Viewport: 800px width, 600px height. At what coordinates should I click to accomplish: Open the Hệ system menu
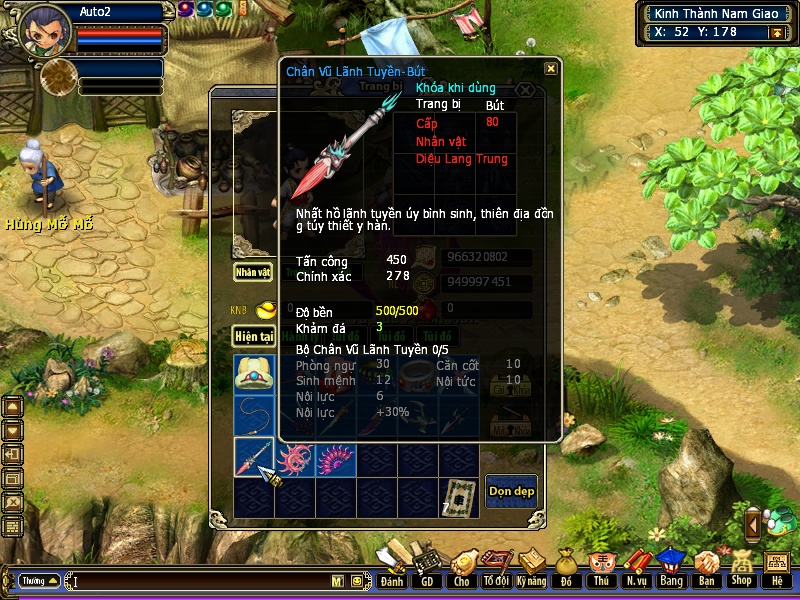click(777, 568)
